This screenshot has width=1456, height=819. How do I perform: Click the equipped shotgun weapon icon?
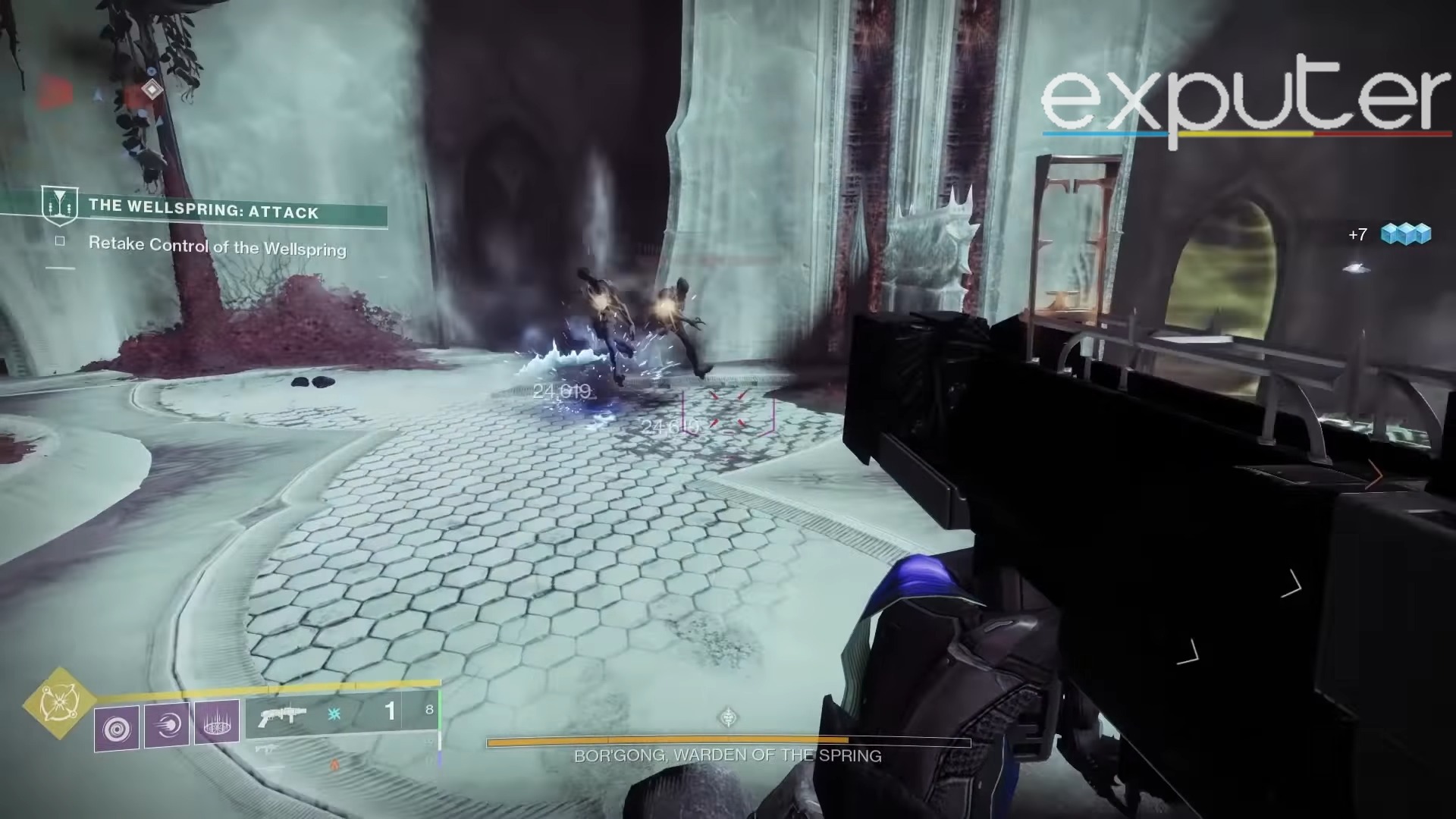tap(282, 714)
